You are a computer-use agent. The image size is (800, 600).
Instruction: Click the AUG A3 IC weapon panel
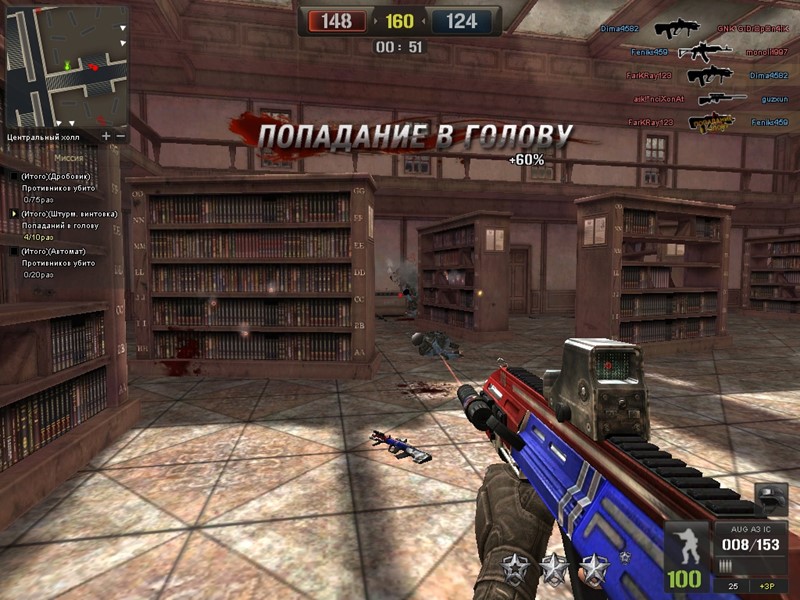click(749, 543)
